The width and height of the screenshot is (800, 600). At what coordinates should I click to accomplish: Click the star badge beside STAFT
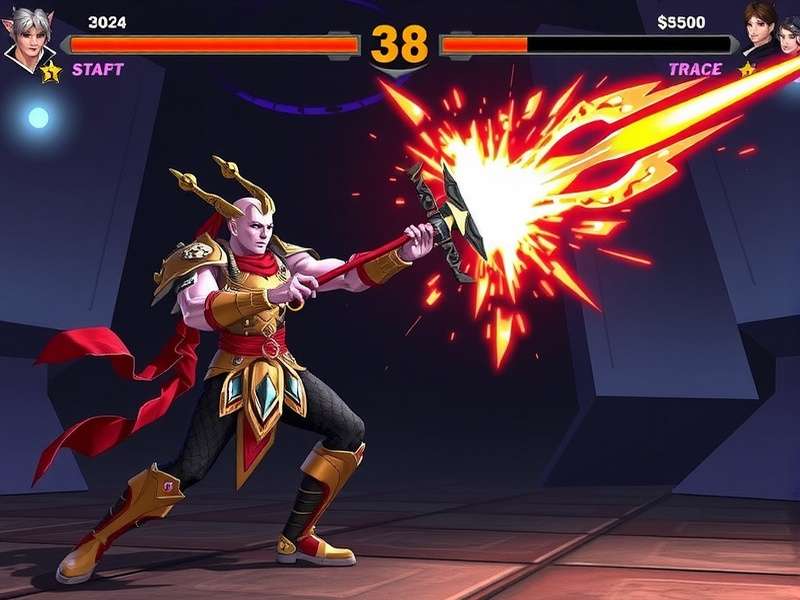51,71
